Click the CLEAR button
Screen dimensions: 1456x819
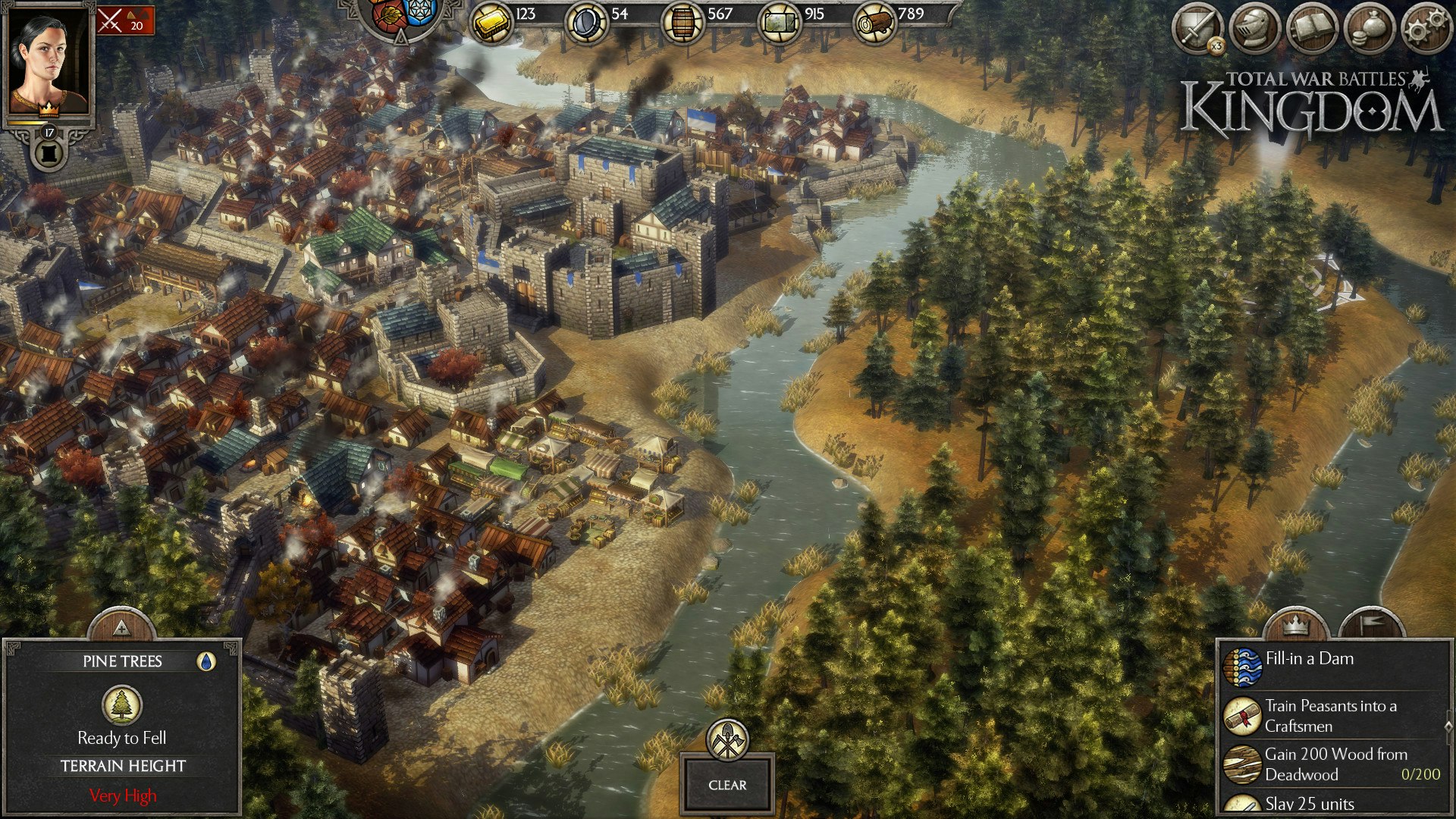727,785
